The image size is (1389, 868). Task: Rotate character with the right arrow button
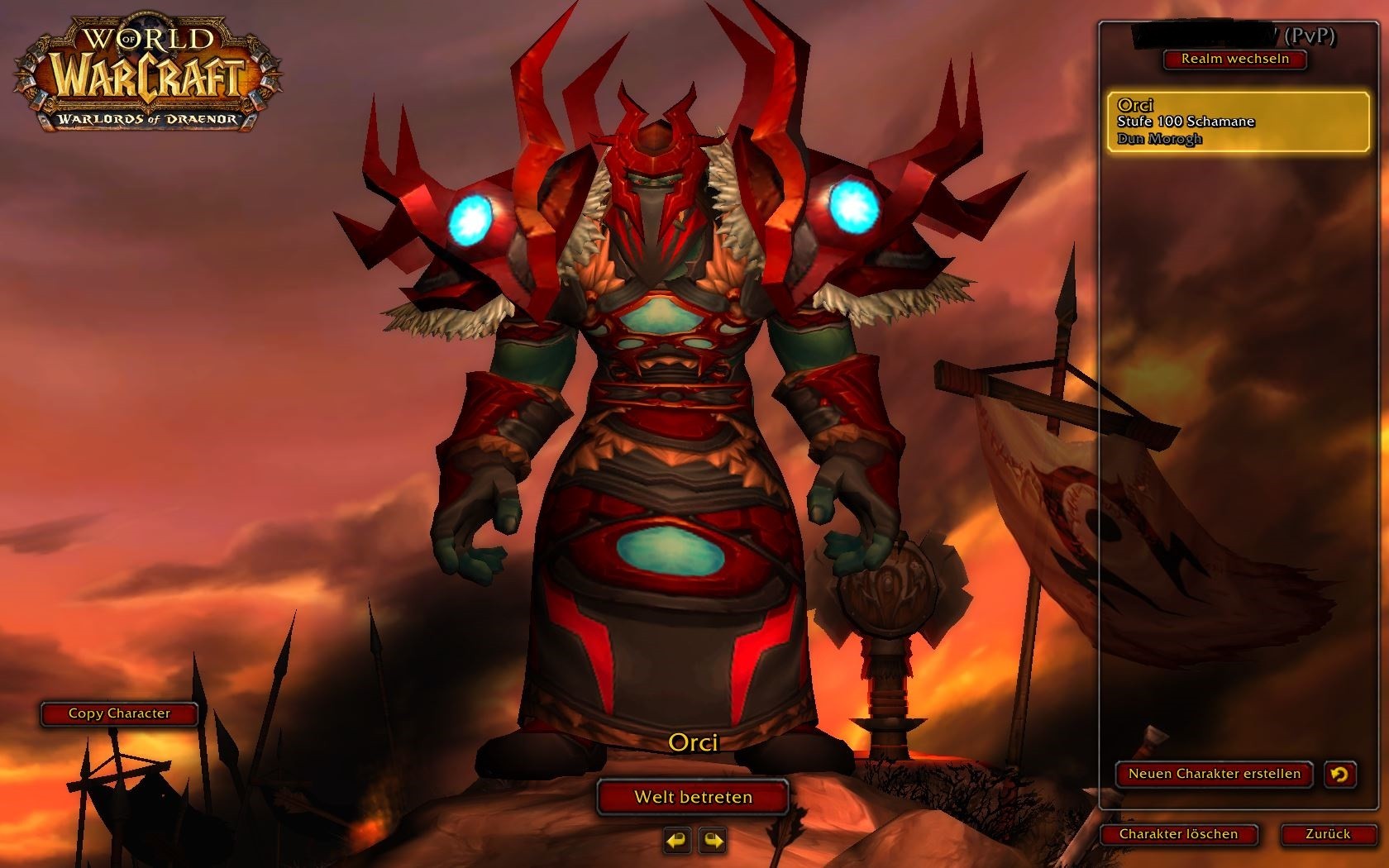click(x=712, y=841)
